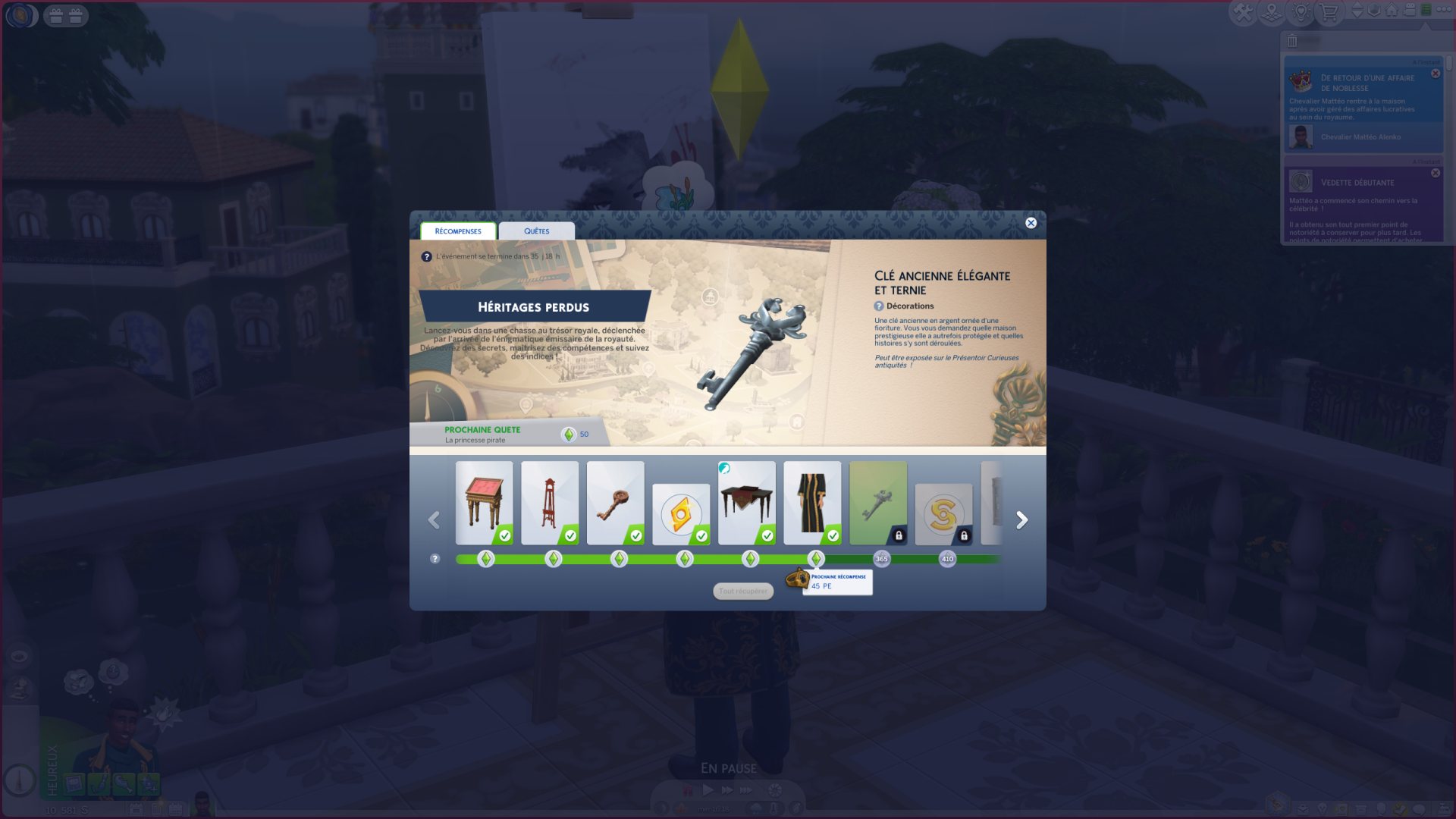Select the red easel stand reward
This screenshot has height=819, width=1456.
click(550, 503)
